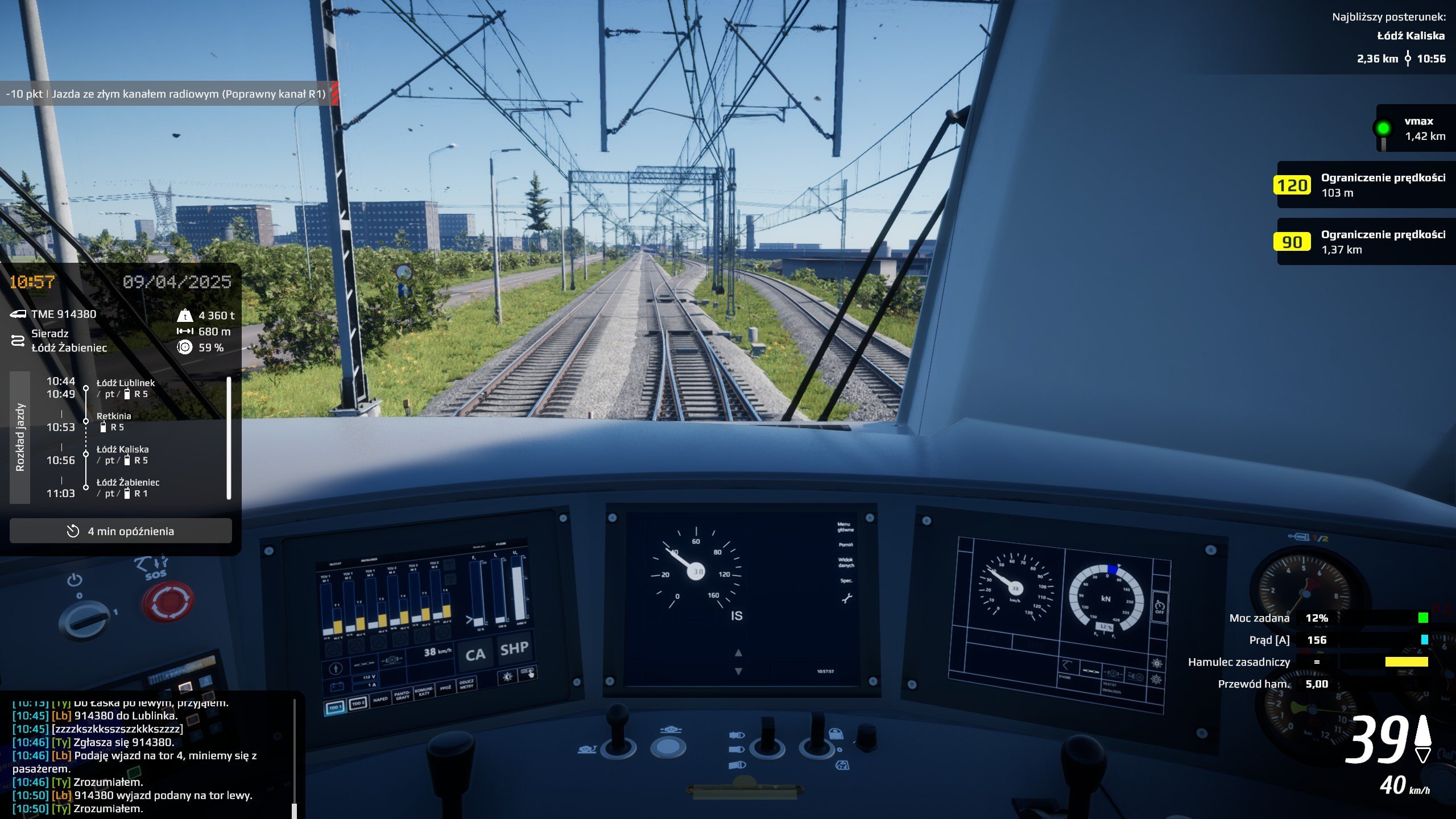Screen dimensions: 1456x819
Task: Switch to the TDD 1 screen tab
Action: coord(335,707)
